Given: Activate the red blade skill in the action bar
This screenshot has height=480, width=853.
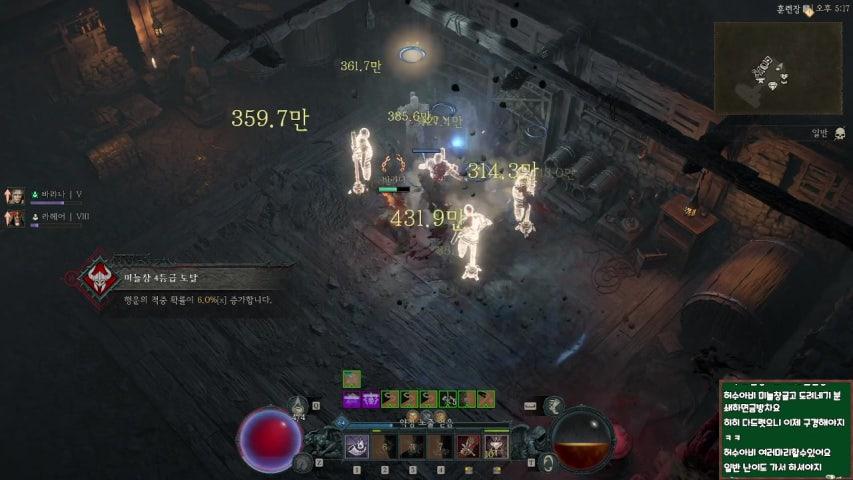Looking at the screenshot, I should click(467, 447).
